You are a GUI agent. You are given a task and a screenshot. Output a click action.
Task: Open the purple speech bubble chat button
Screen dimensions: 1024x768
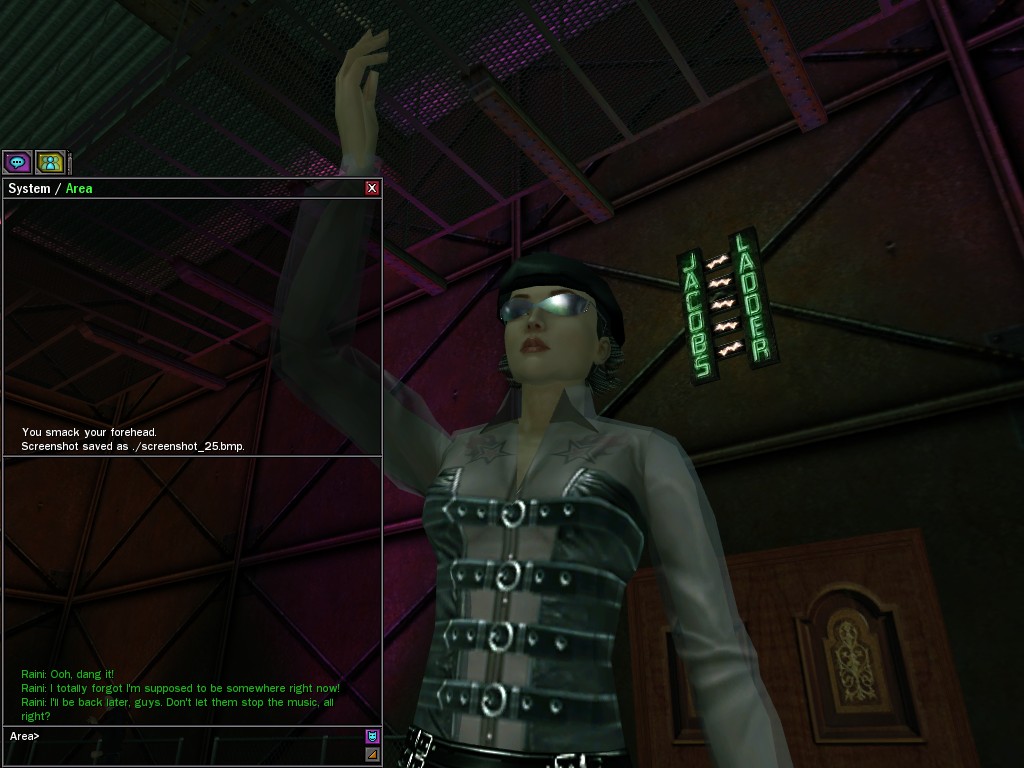coord(17,161)
